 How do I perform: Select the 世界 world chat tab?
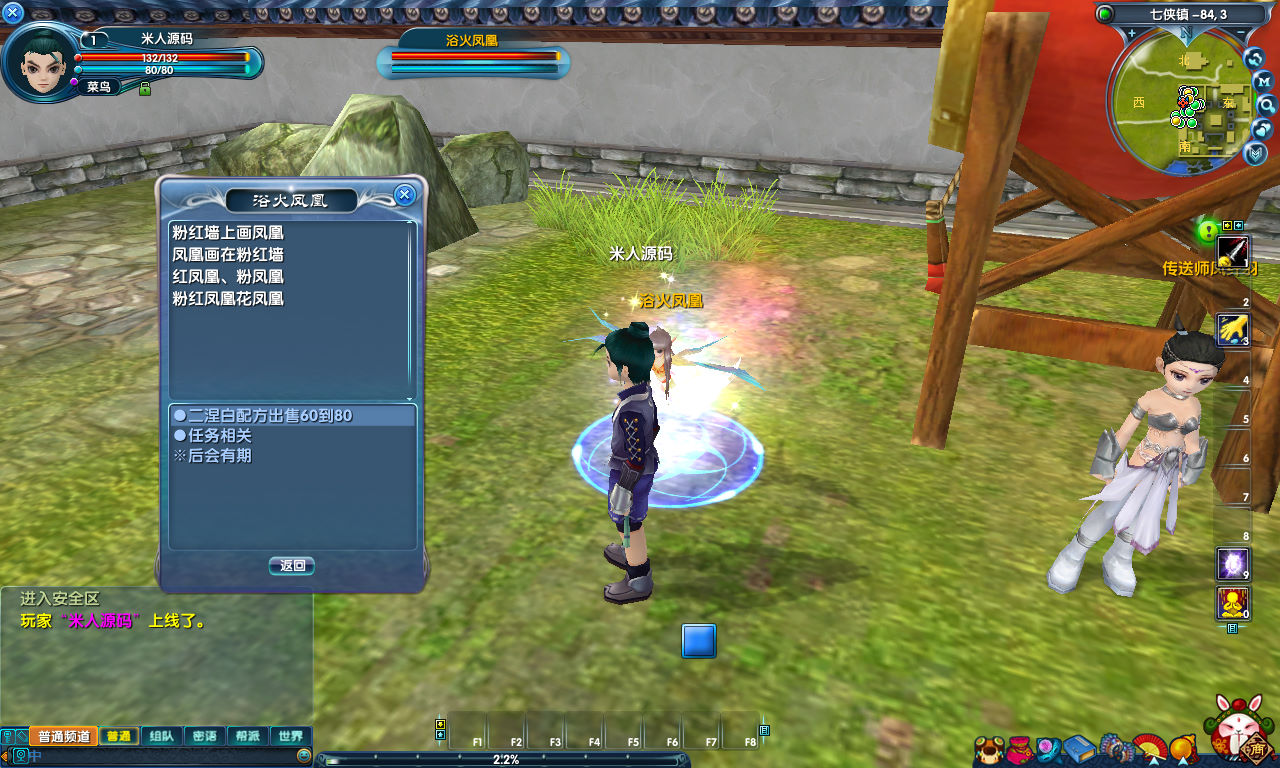[291, 736]
